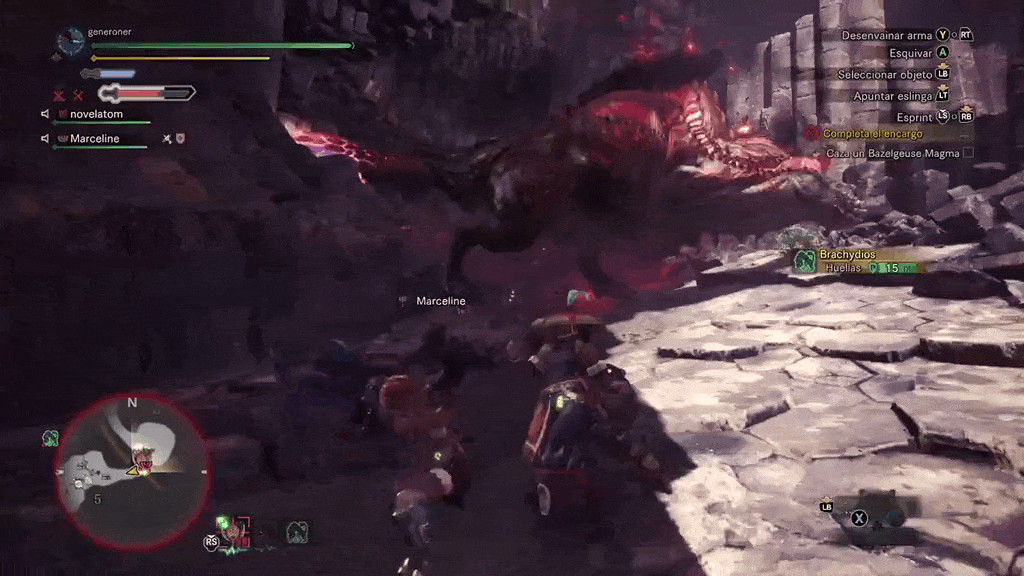Click the generoner player emblem icon
Viewport: 1024px width, 576px height.
click(x=70, y=41)
